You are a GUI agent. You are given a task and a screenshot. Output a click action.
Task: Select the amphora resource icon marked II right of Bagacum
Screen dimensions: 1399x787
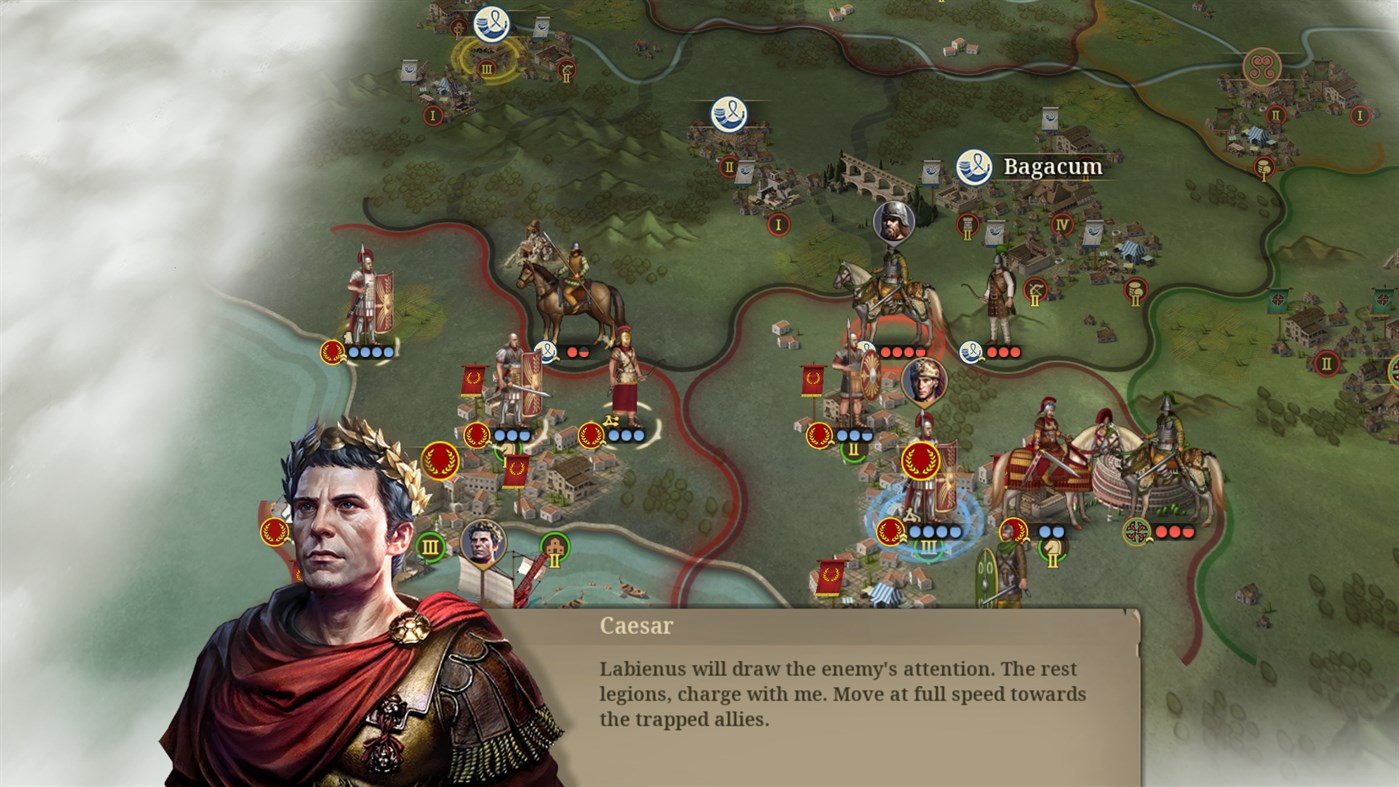(1135, 291)
